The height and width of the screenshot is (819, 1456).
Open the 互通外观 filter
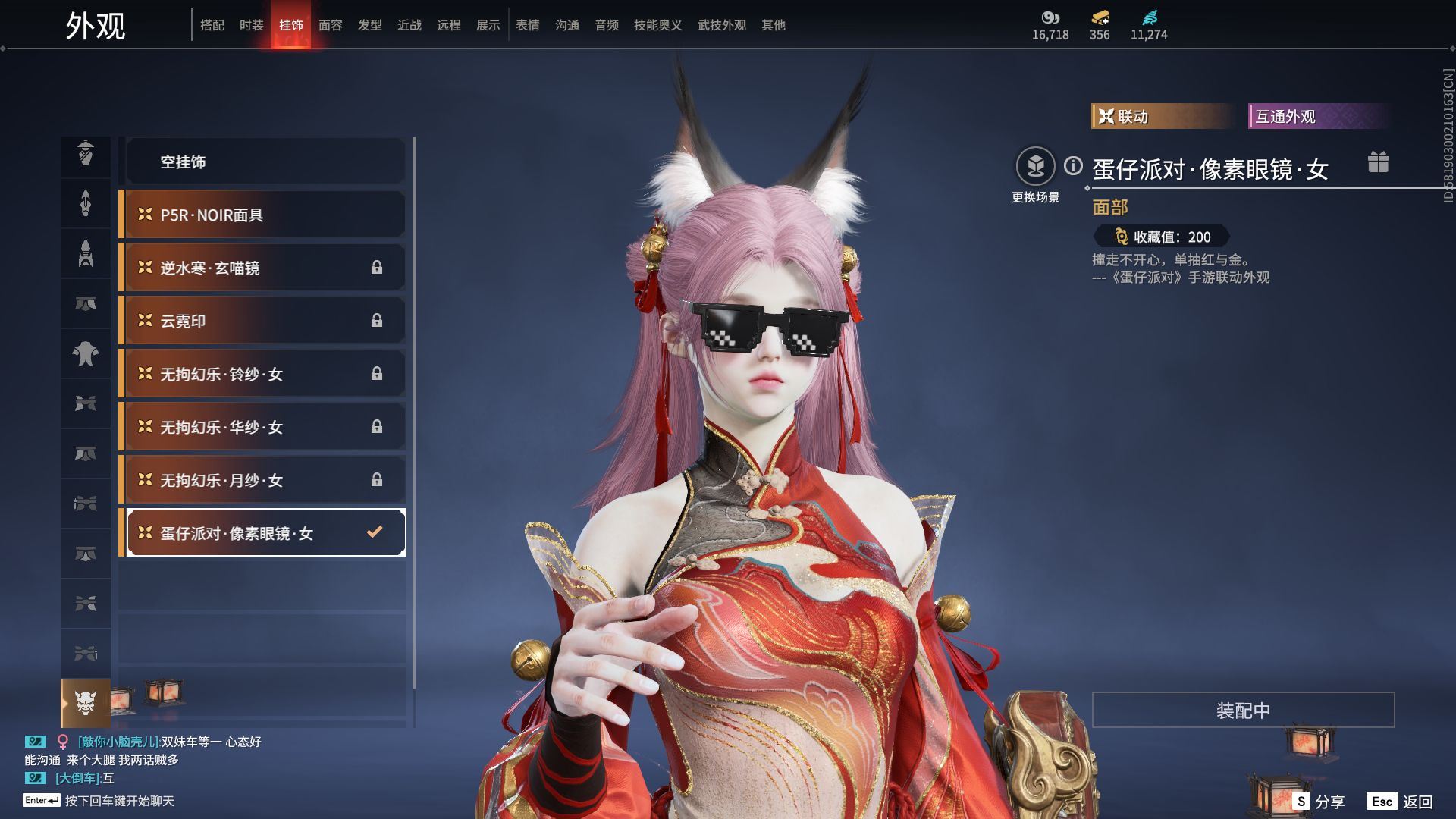(x=1317, y=116)
